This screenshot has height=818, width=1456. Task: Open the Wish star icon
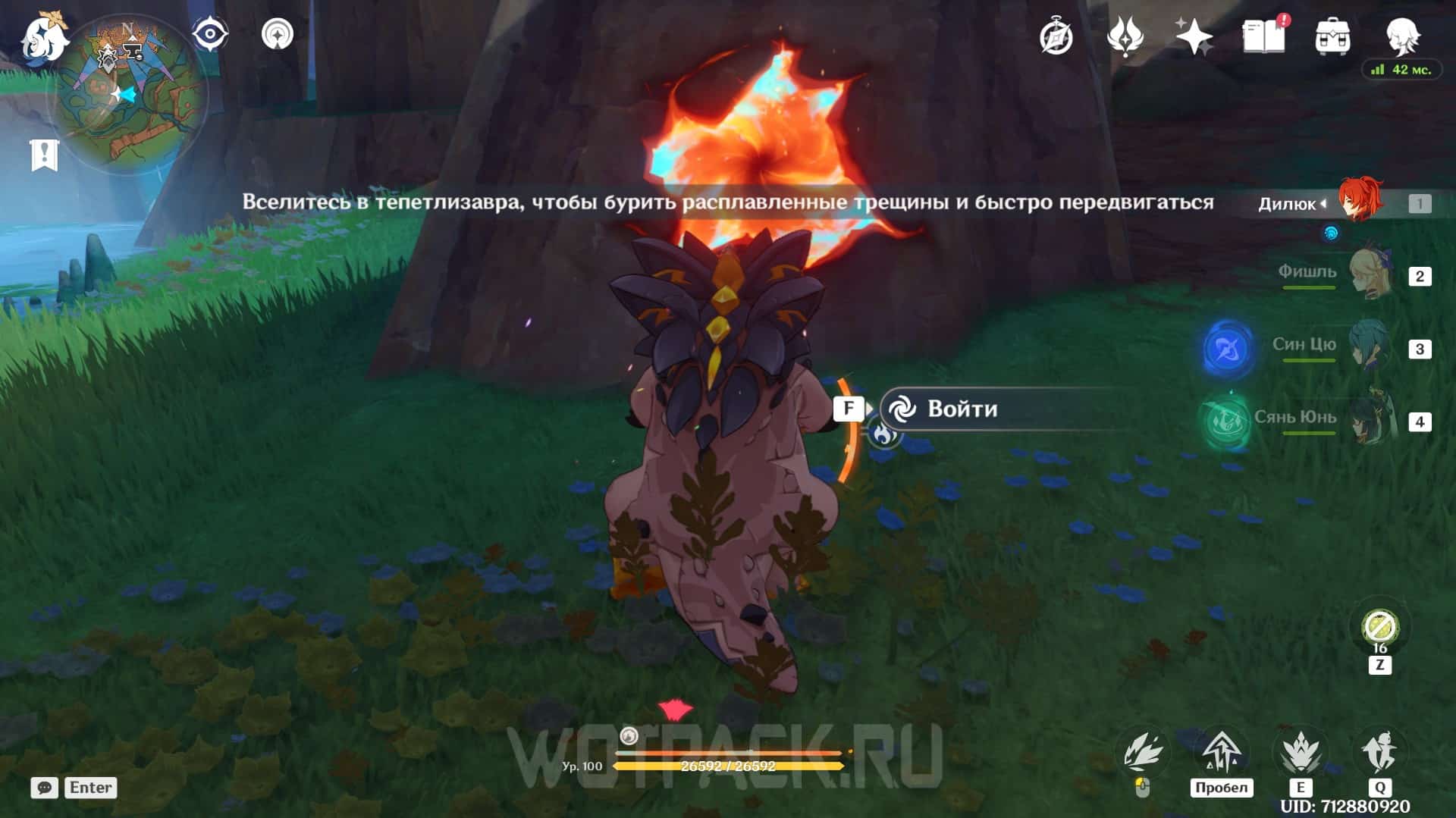point(1193,36)
